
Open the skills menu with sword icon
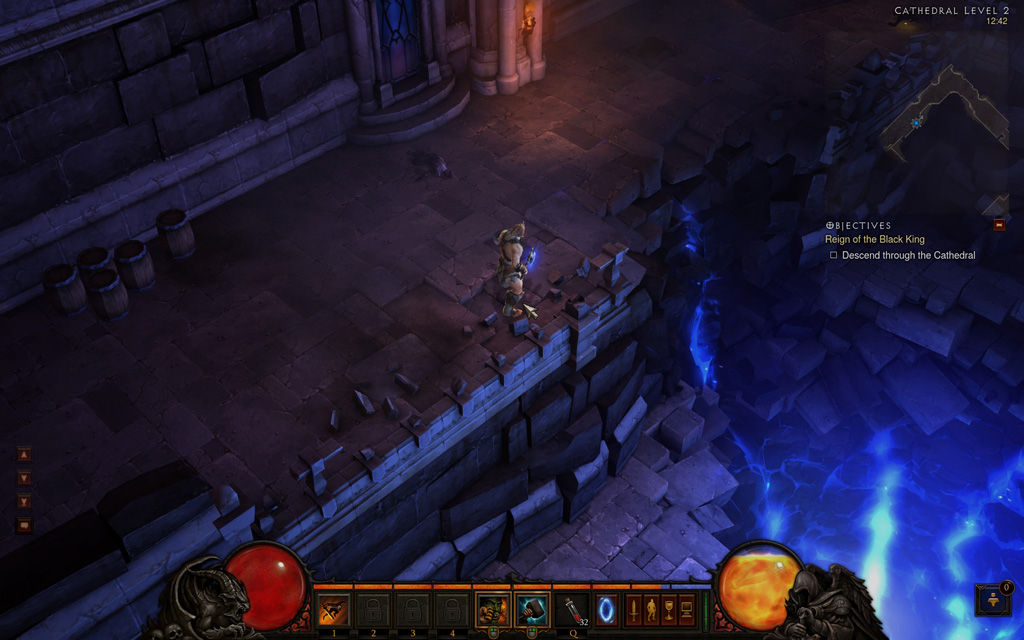click(633, 608)
